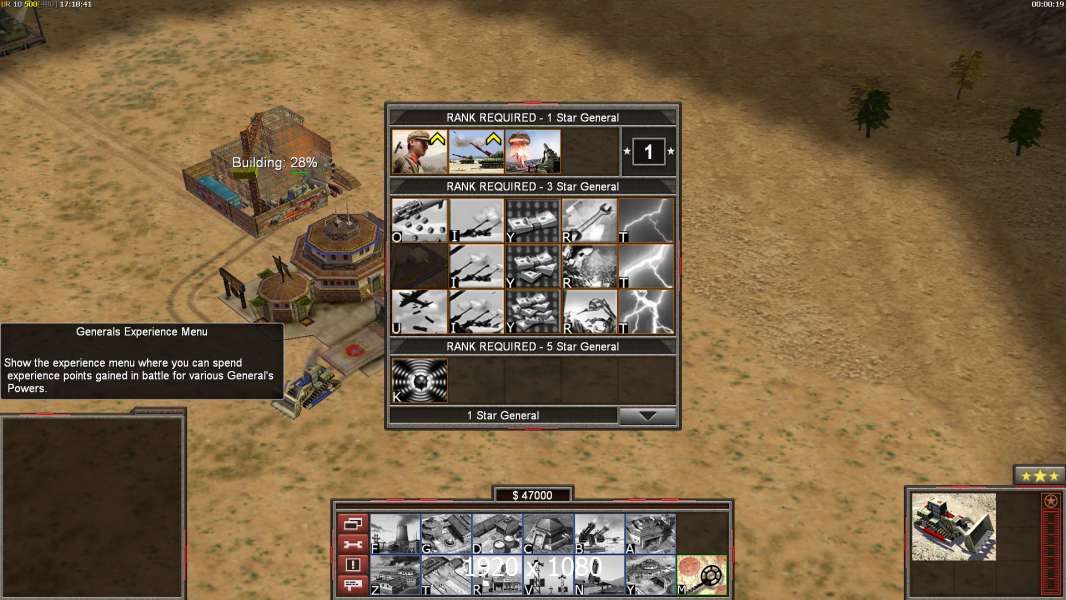This screenshot has width=1066, height=600.
Task: Activate the mine detector command marked M
Action: click(701, 575)
